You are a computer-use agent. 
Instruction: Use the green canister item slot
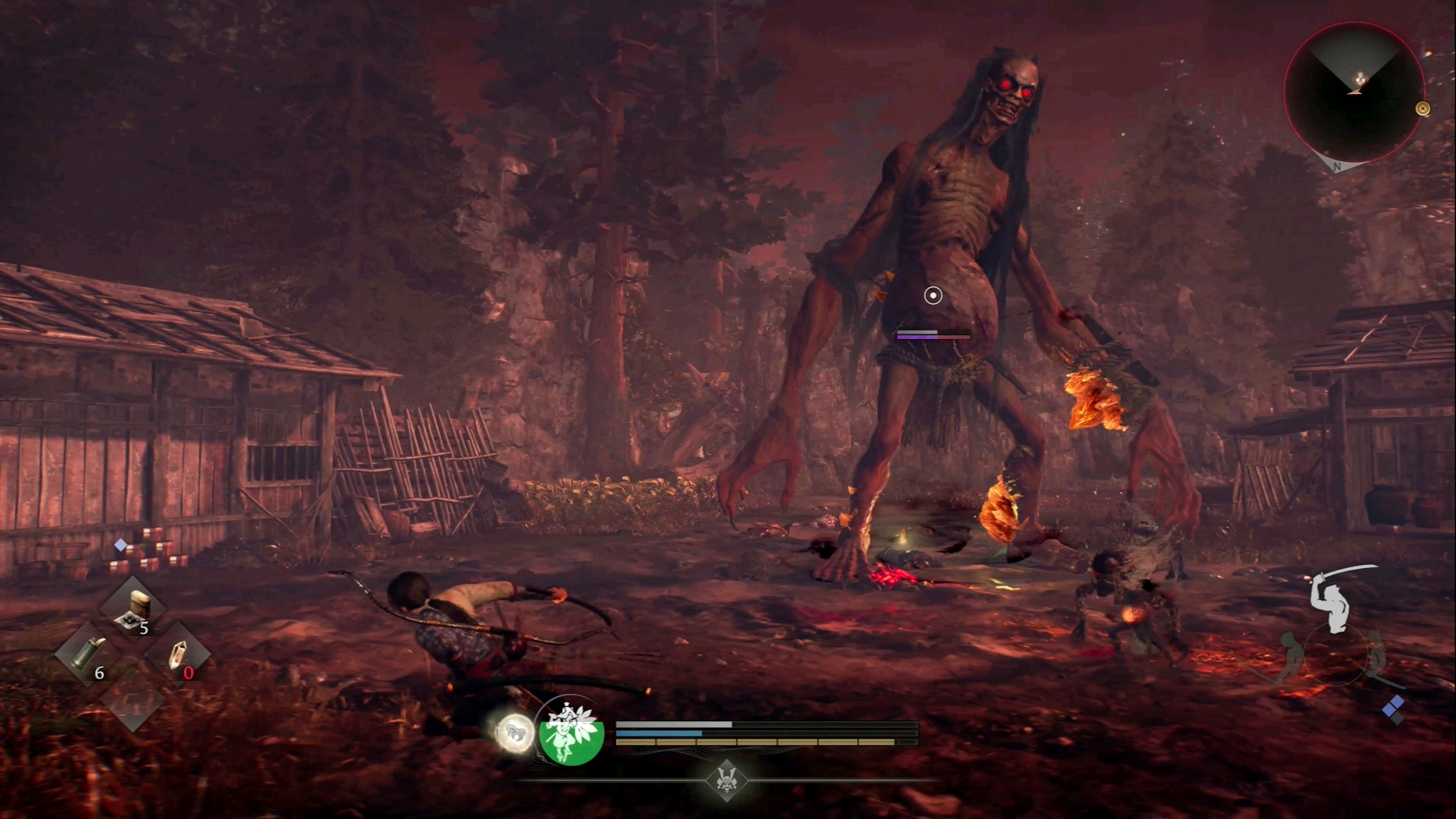[x=87, y=654]
